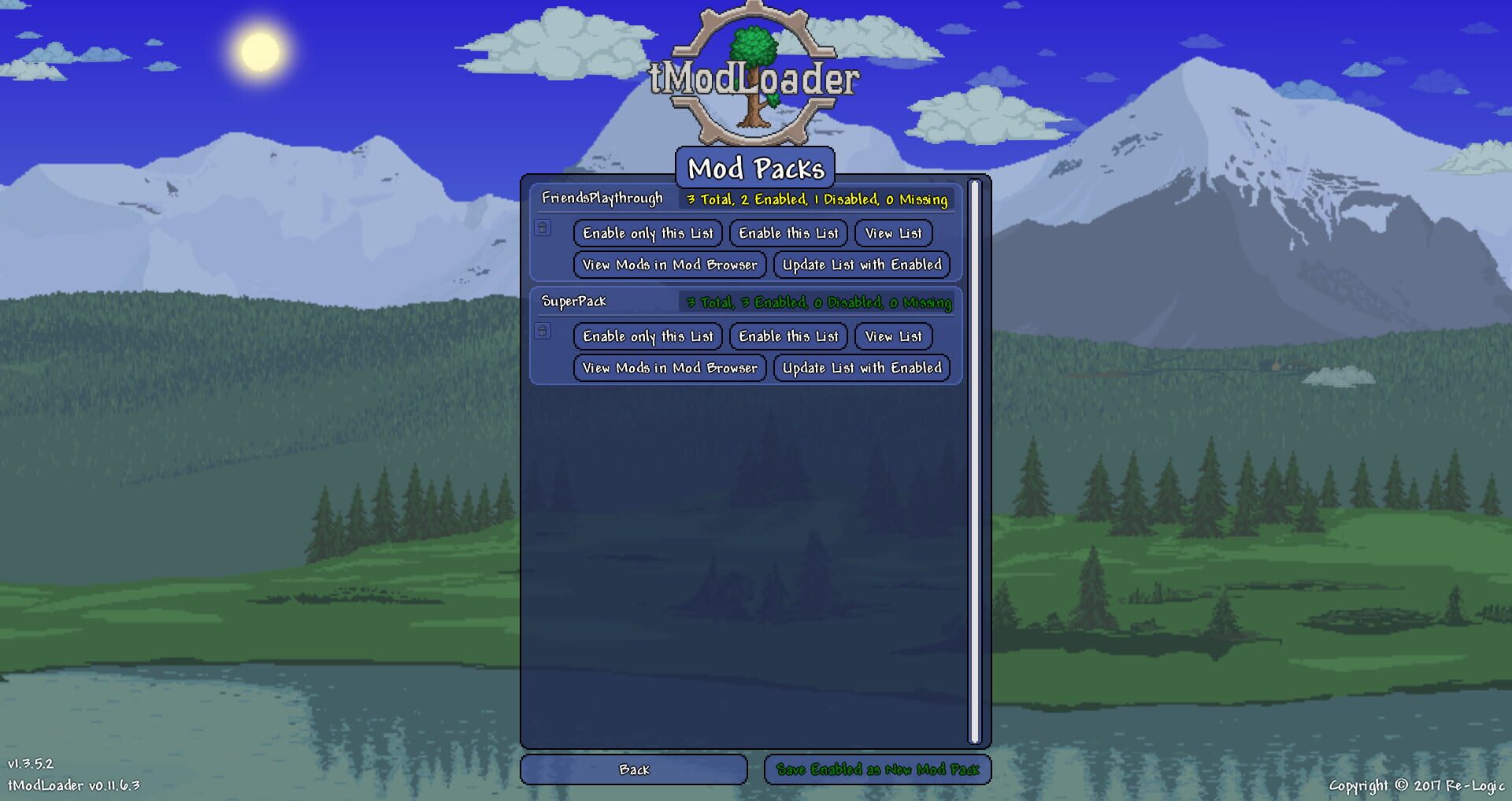Image resolution: width=1512 pixels, height=801 pixels.
Task: Select the FriendsPlaythrough pack name
Action: [x=602, y=199]
